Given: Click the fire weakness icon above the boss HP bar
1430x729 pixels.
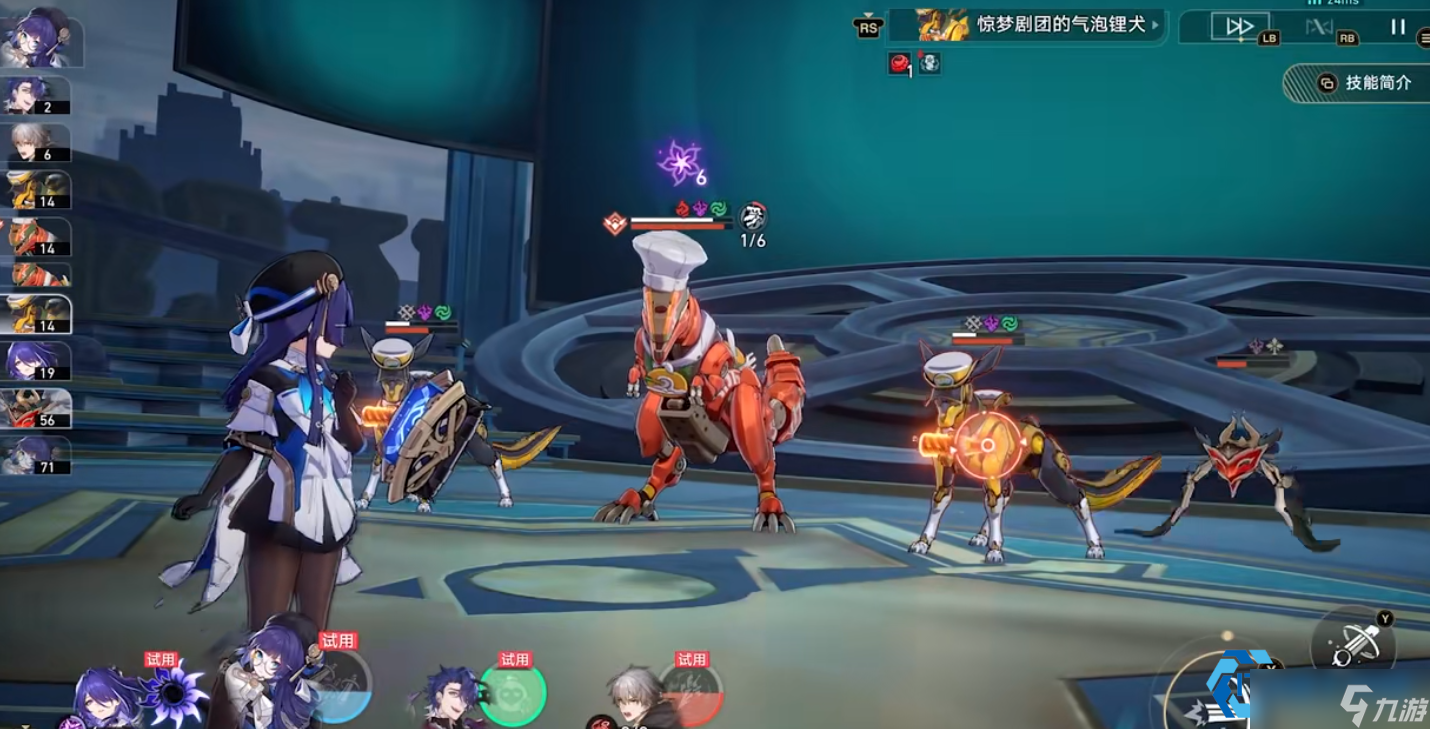Looking at the screenshot, I should tap(682, 208).
